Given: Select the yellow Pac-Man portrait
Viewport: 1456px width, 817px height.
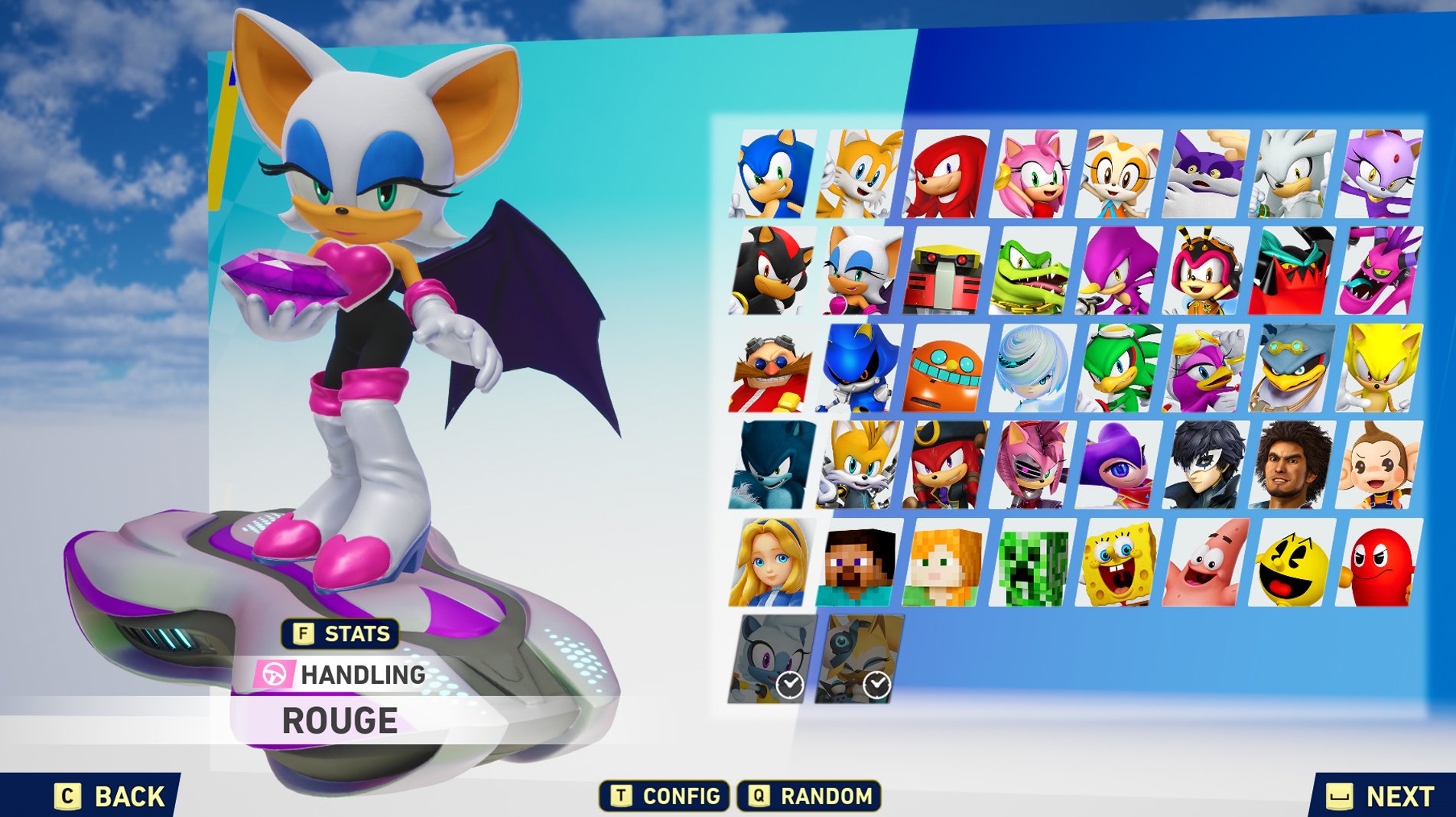Looking at the screenshot, I should [x=1292, y=562].
